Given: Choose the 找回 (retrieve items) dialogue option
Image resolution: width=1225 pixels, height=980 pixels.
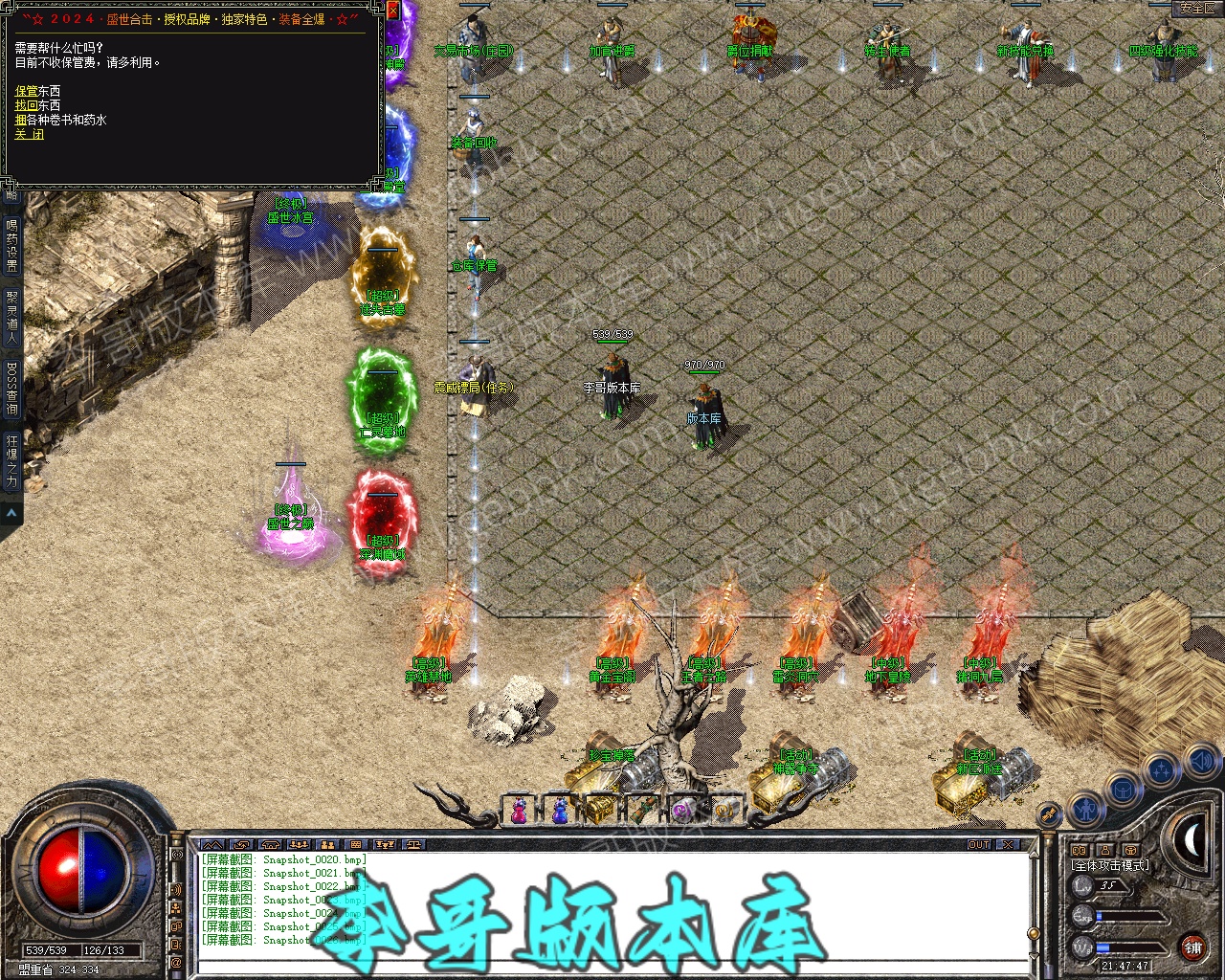Looking at the screenshot, I should 26,105.
